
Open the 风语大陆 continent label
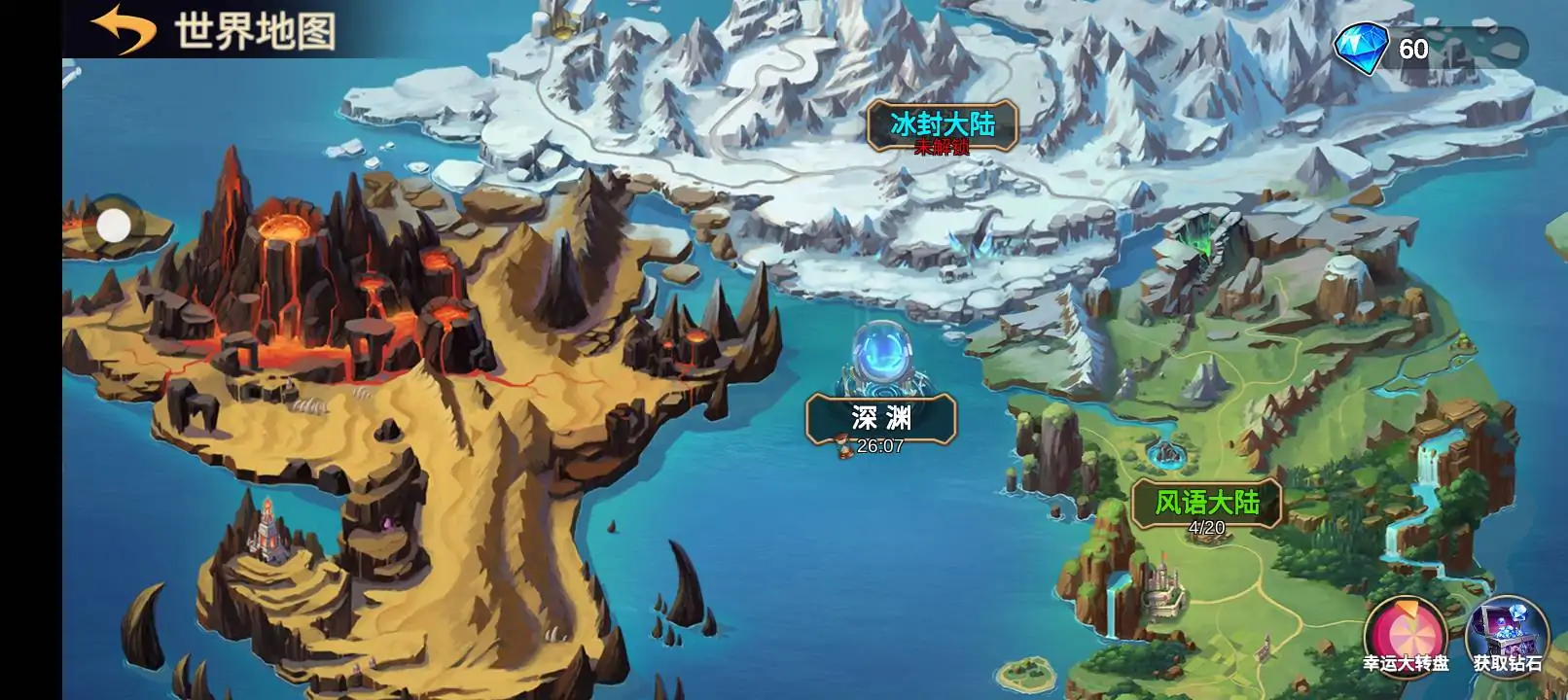1206,504
